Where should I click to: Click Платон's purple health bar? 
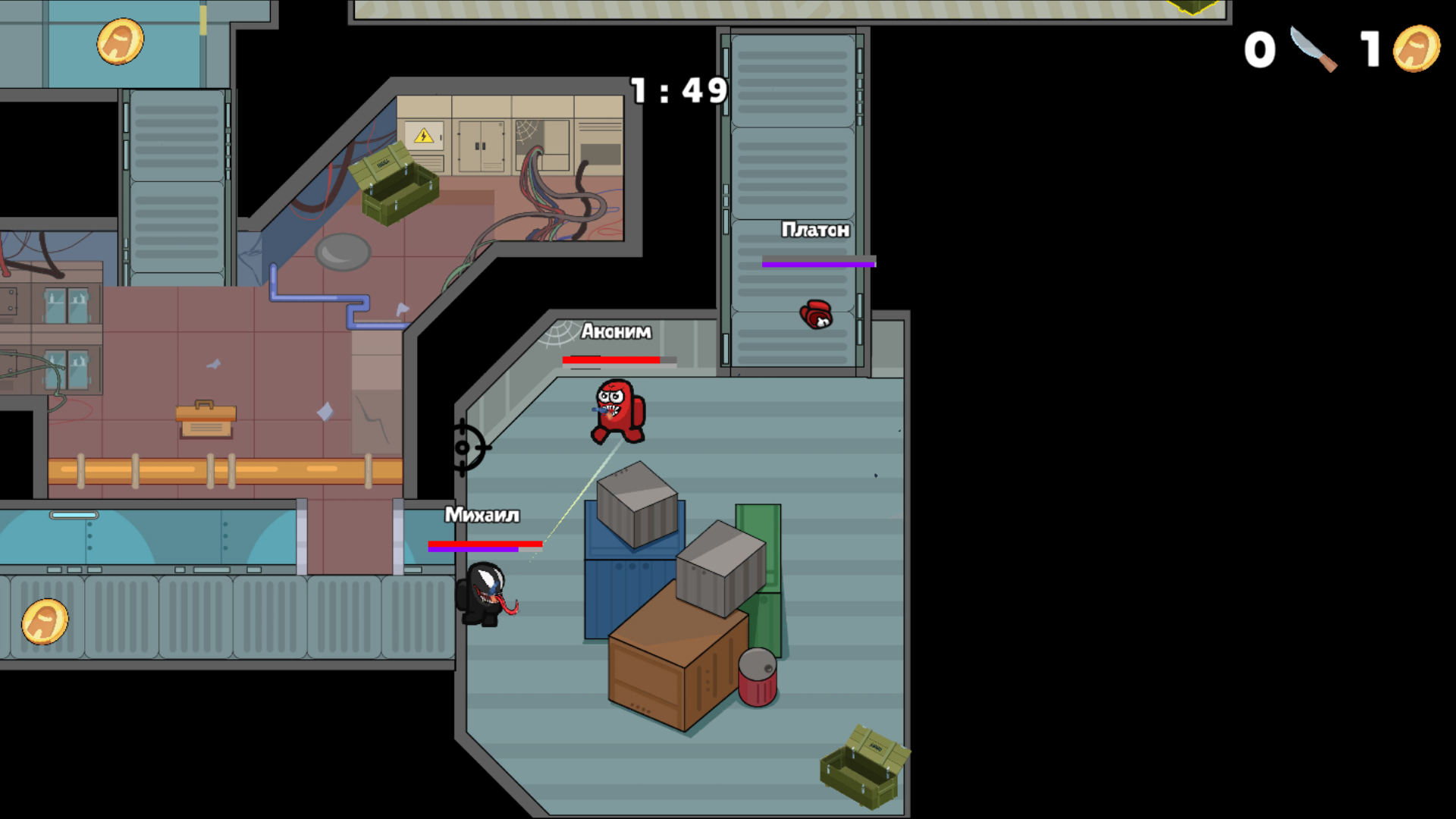817,262
